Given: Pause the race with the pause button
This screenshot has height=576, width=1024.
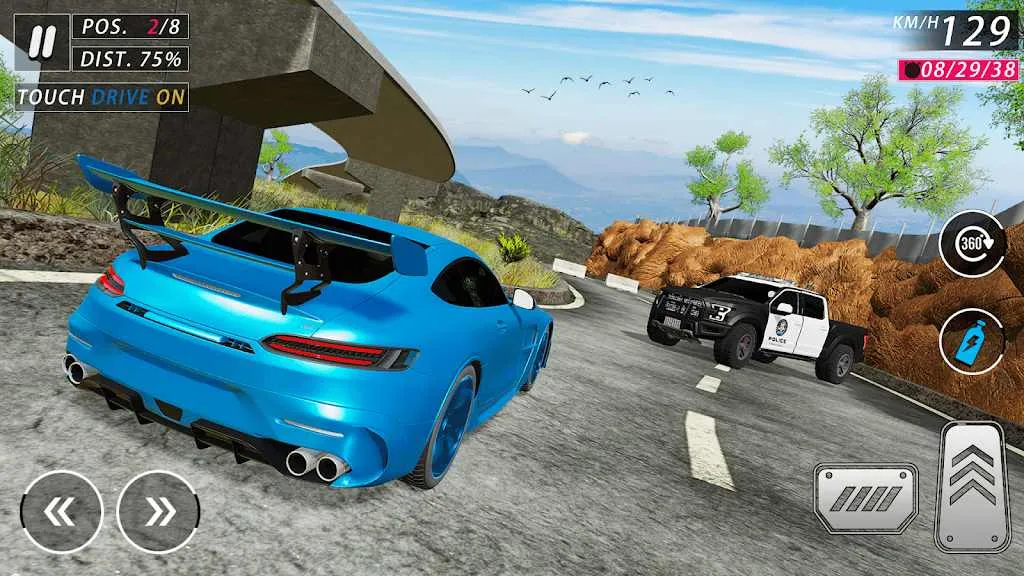Looking at the screenshot, I should (x=41, y=43).
